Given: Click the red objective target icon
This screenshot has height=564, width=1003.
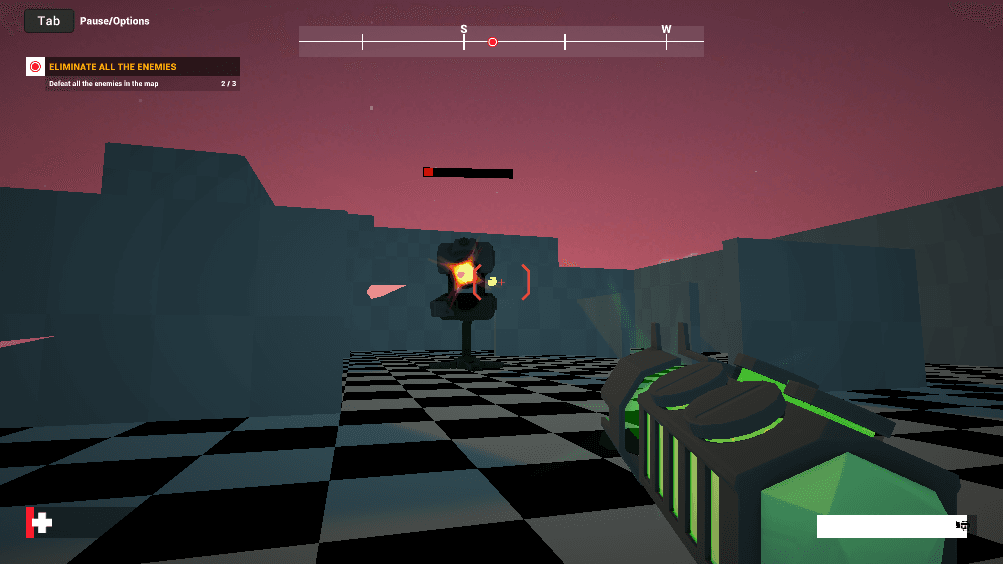Looking at the screenshot, I should (x=35, y=67).
